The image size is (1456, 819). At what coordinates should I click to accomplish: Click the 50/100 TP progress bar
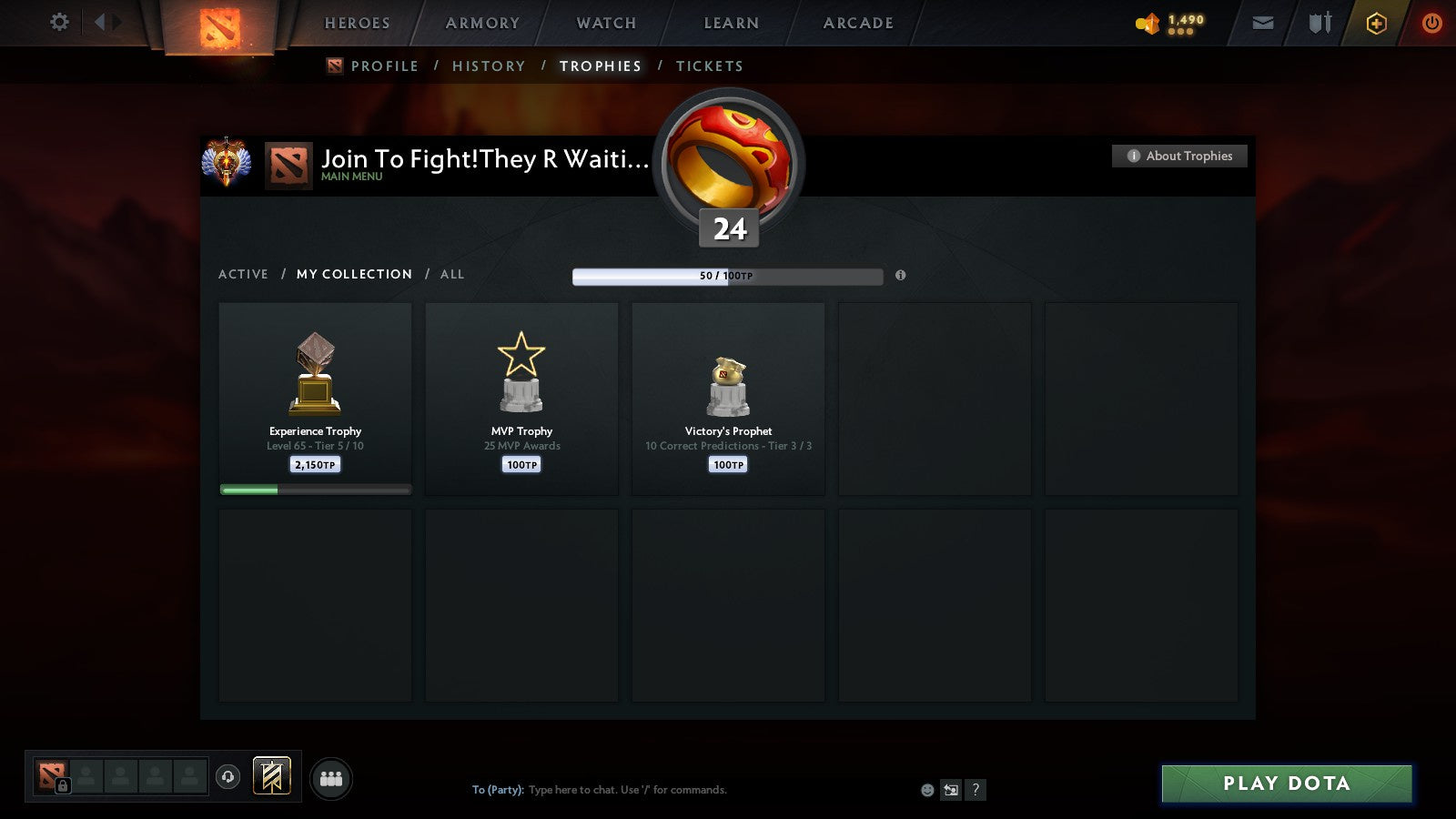(x=726, y=277)
